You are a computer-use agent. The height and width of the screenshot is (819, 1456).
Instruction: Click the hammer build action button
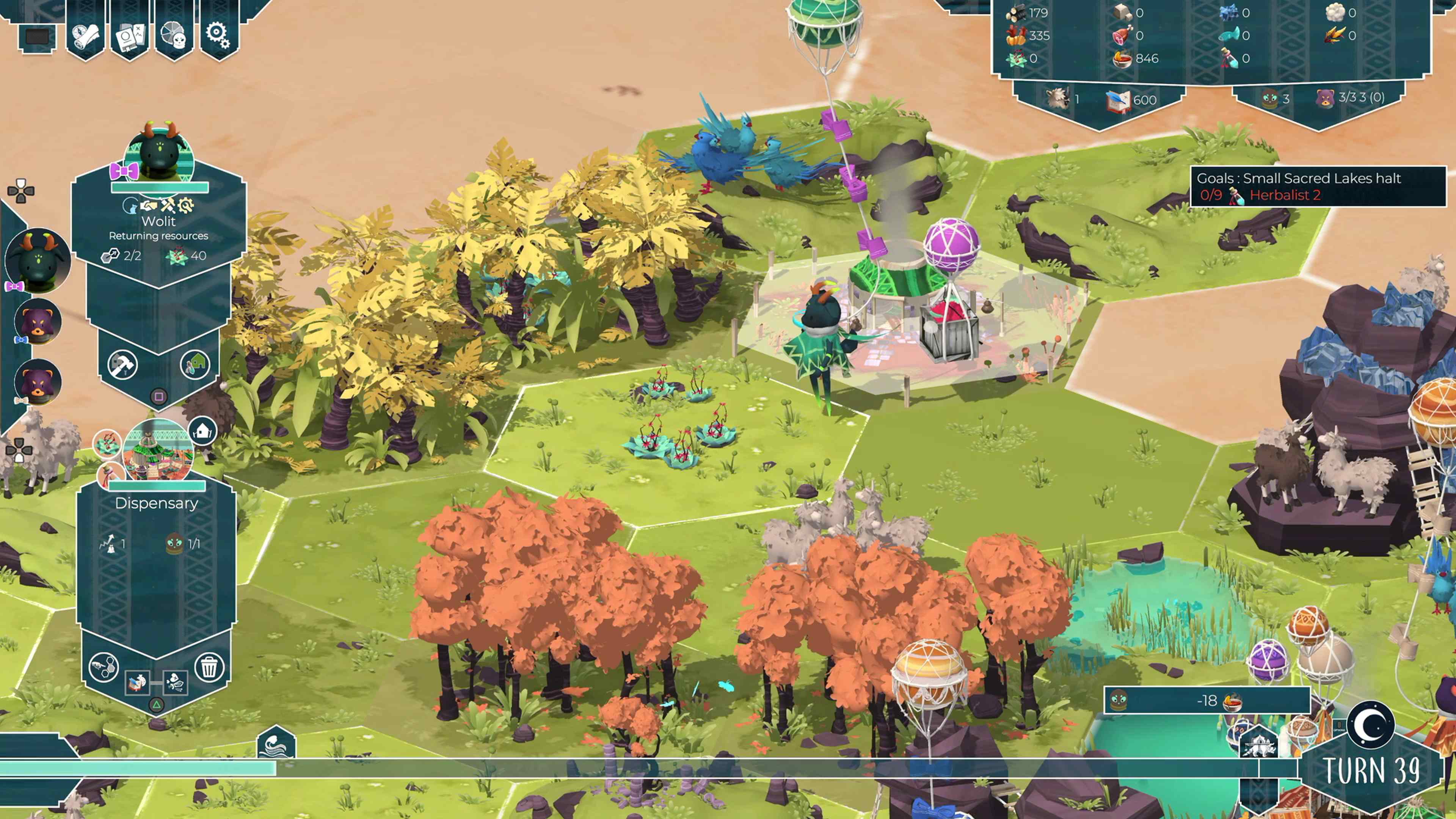122,364
